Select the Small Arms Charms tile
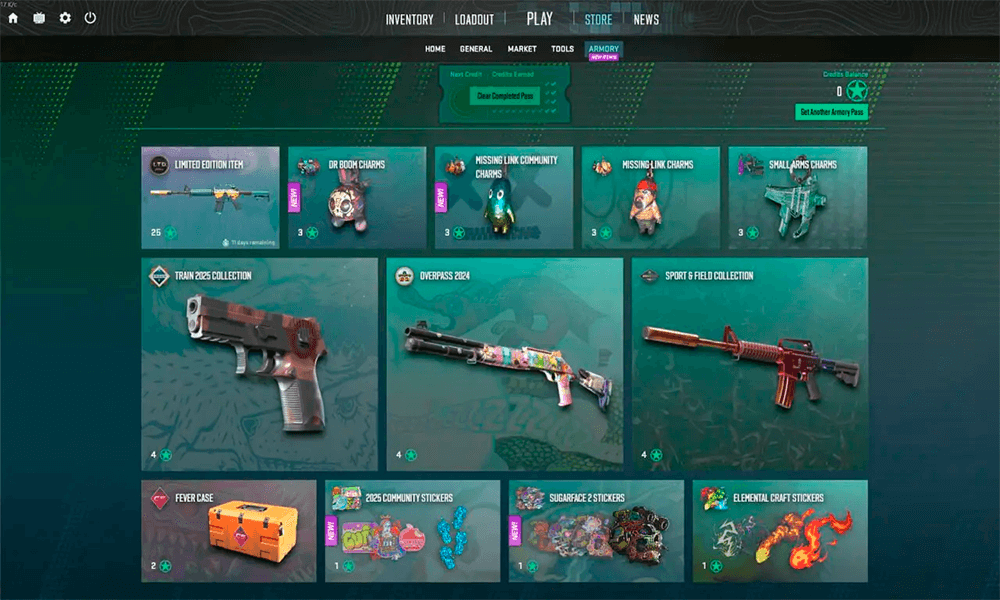This screenshot has width=1000, height=600. pos(797,197)
